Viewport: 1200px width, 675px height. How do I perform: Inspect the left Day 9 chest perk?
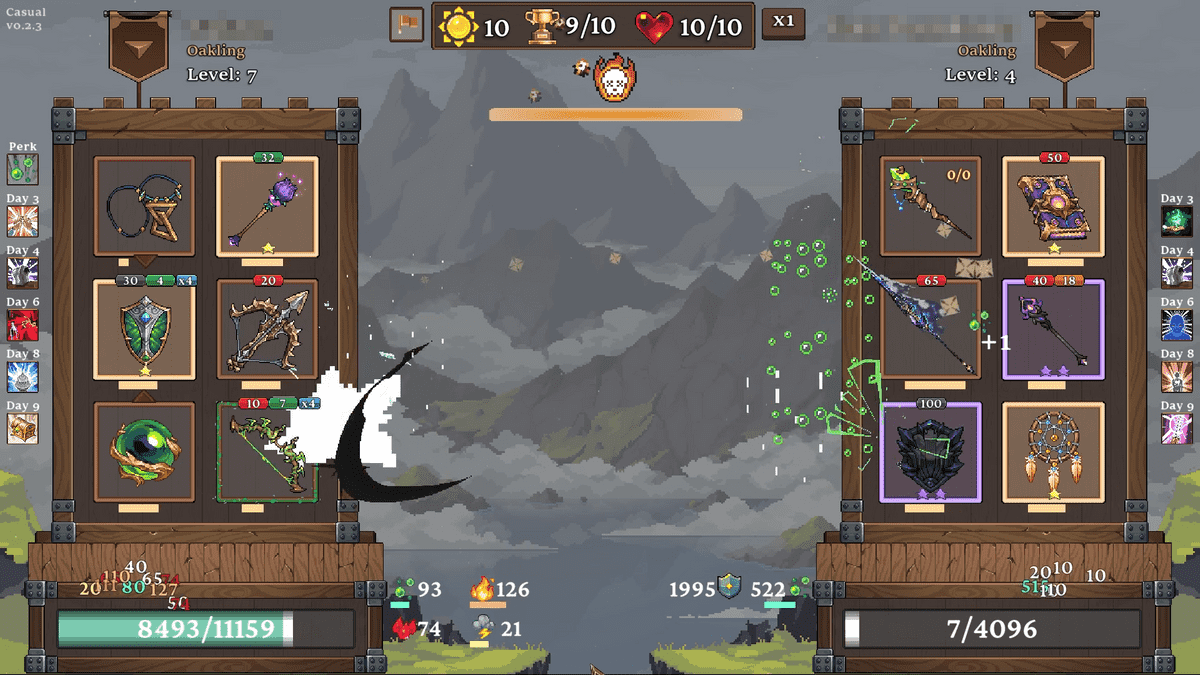click(22, 428)
